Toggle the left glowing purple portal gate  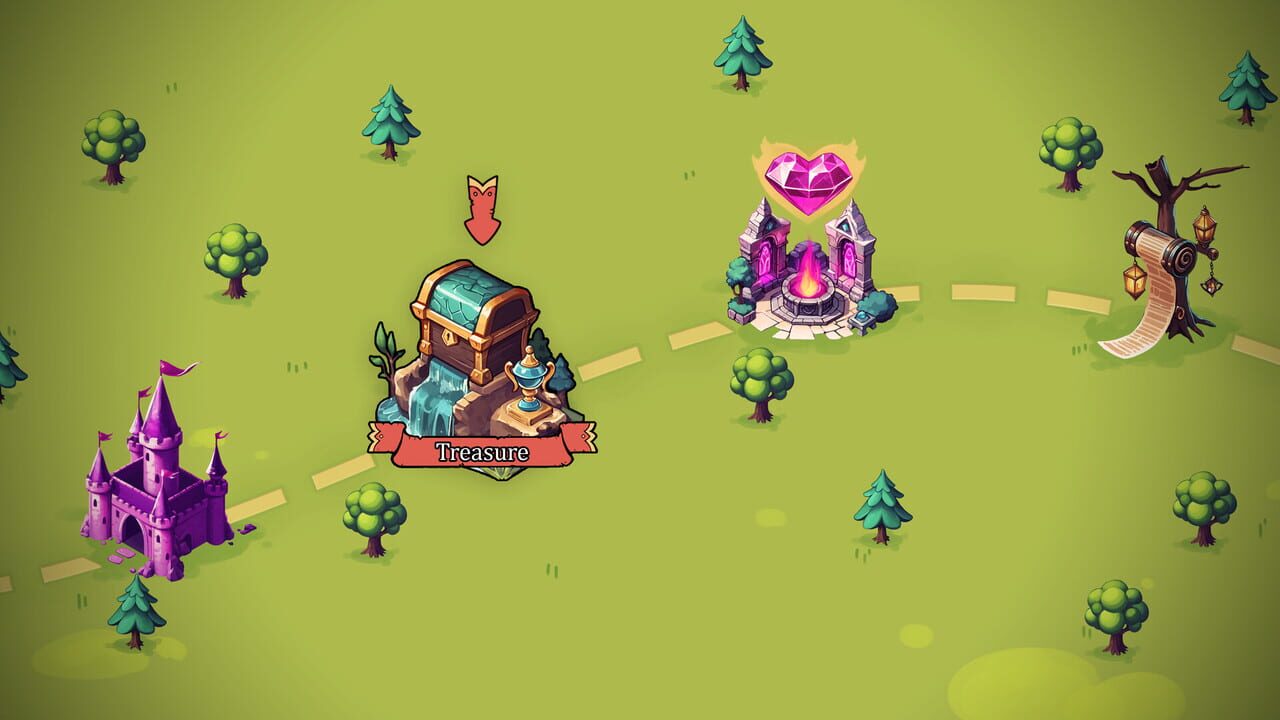click(x=766, y=261)
